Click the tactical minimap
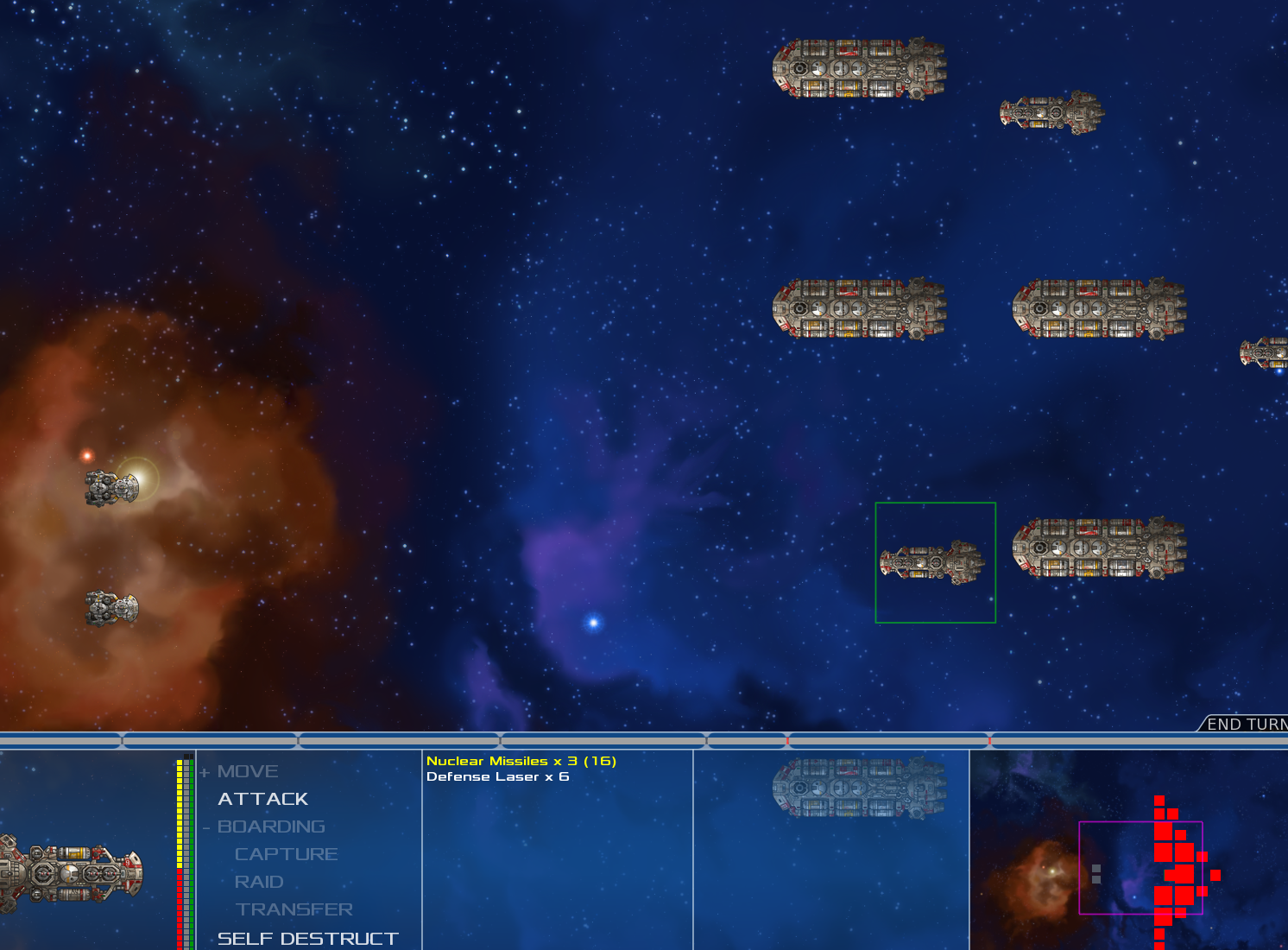This screenshot has height=950, width=1288. (1128, 851)
